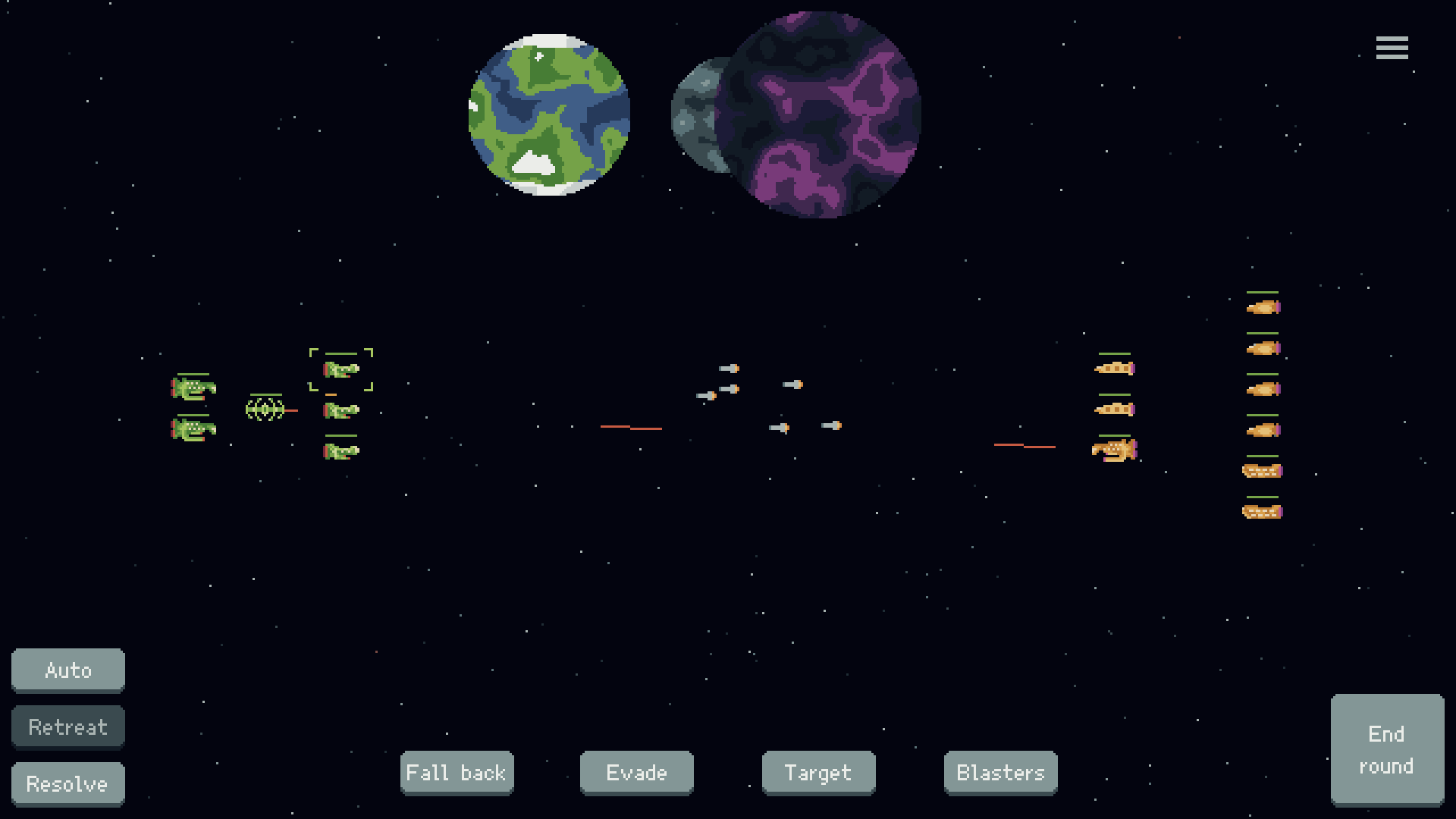The image size is (1456, 819).
Task: Order the fleet to Fall back
Action: tap(457, 773)
